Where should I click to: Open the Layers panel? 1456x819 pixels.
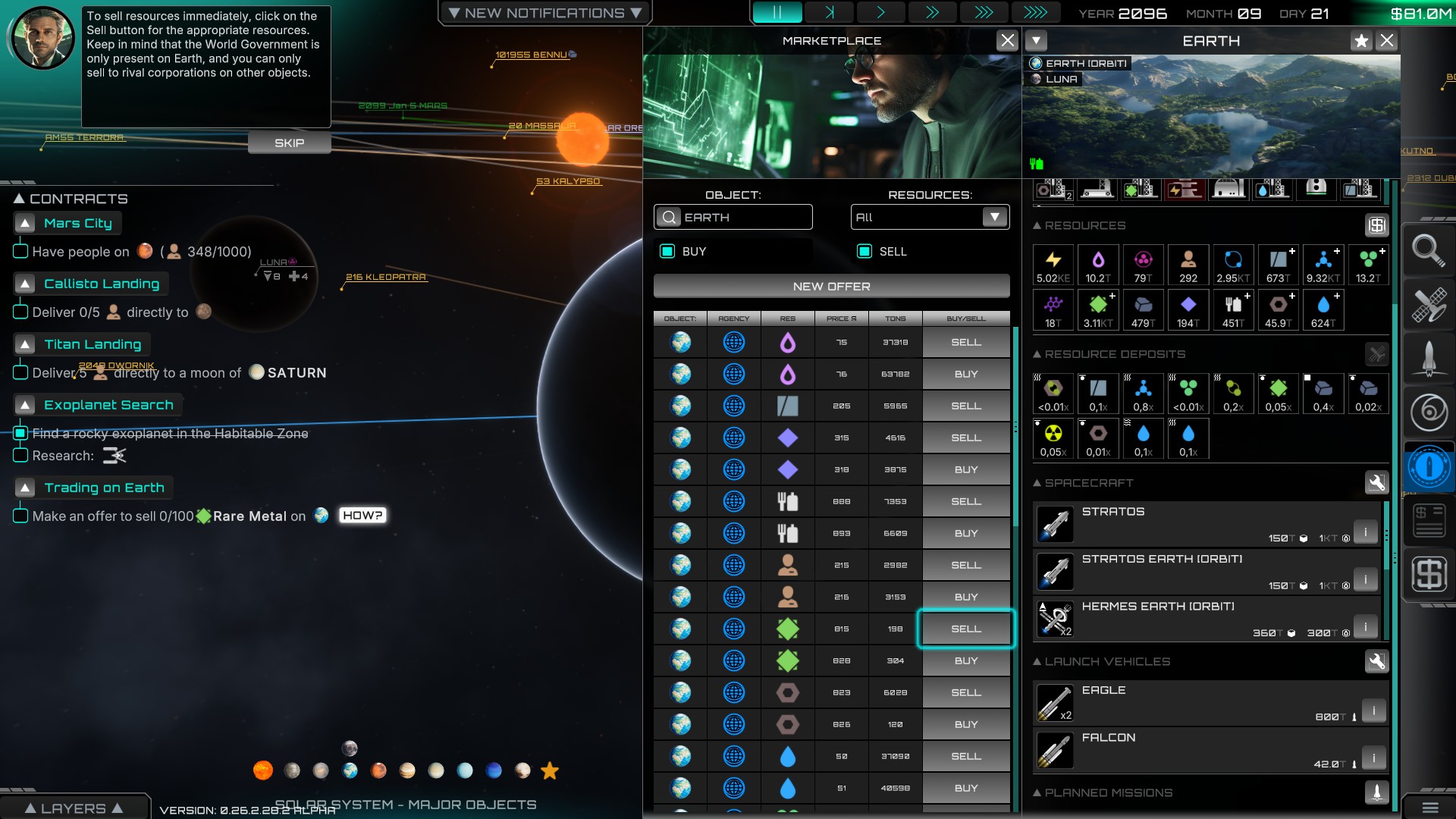(74, 808)
